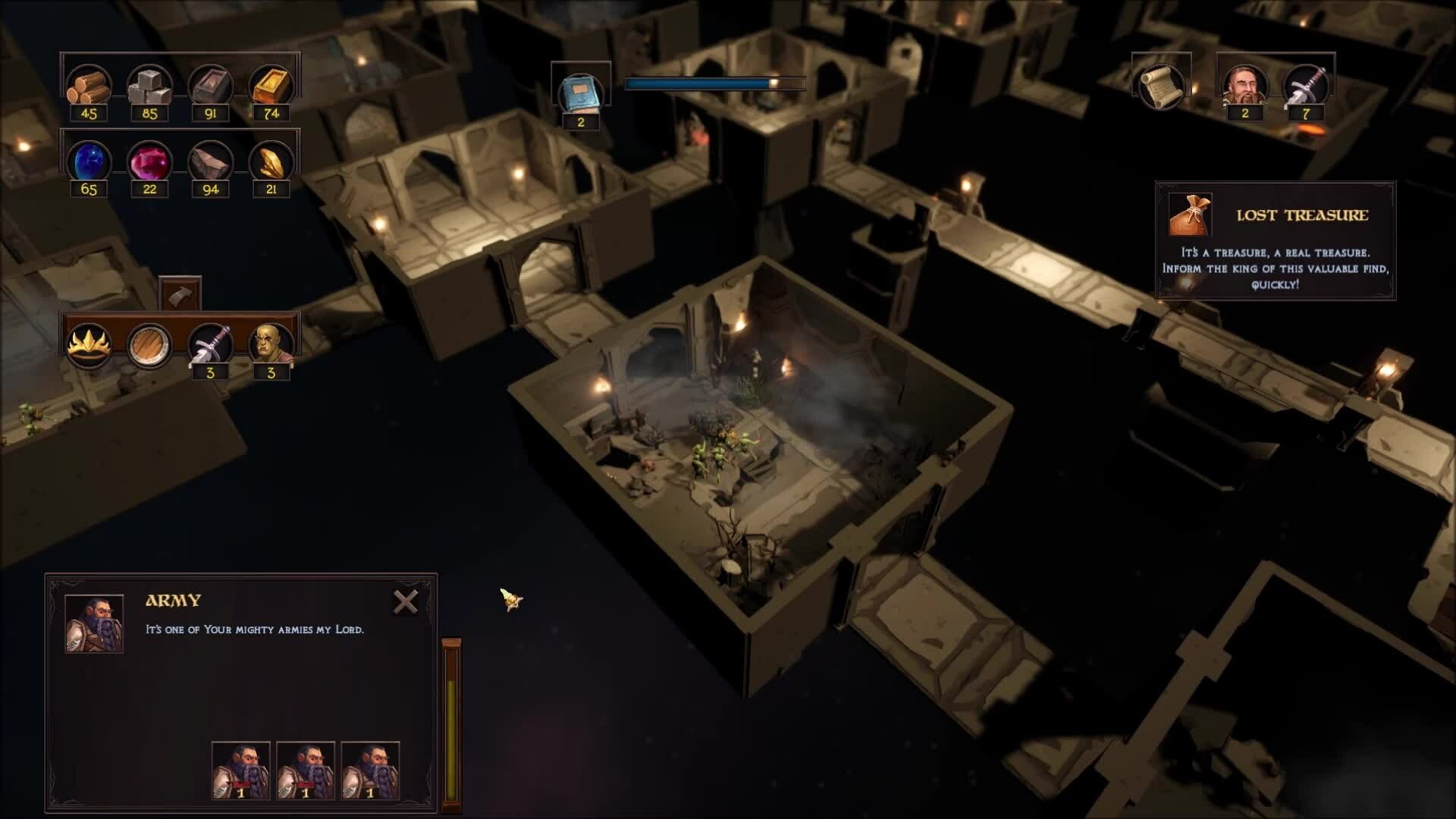Click the stone blocks resource icon
The width and height of the screenshot is (1456, 819).
[x=149, y=85]
